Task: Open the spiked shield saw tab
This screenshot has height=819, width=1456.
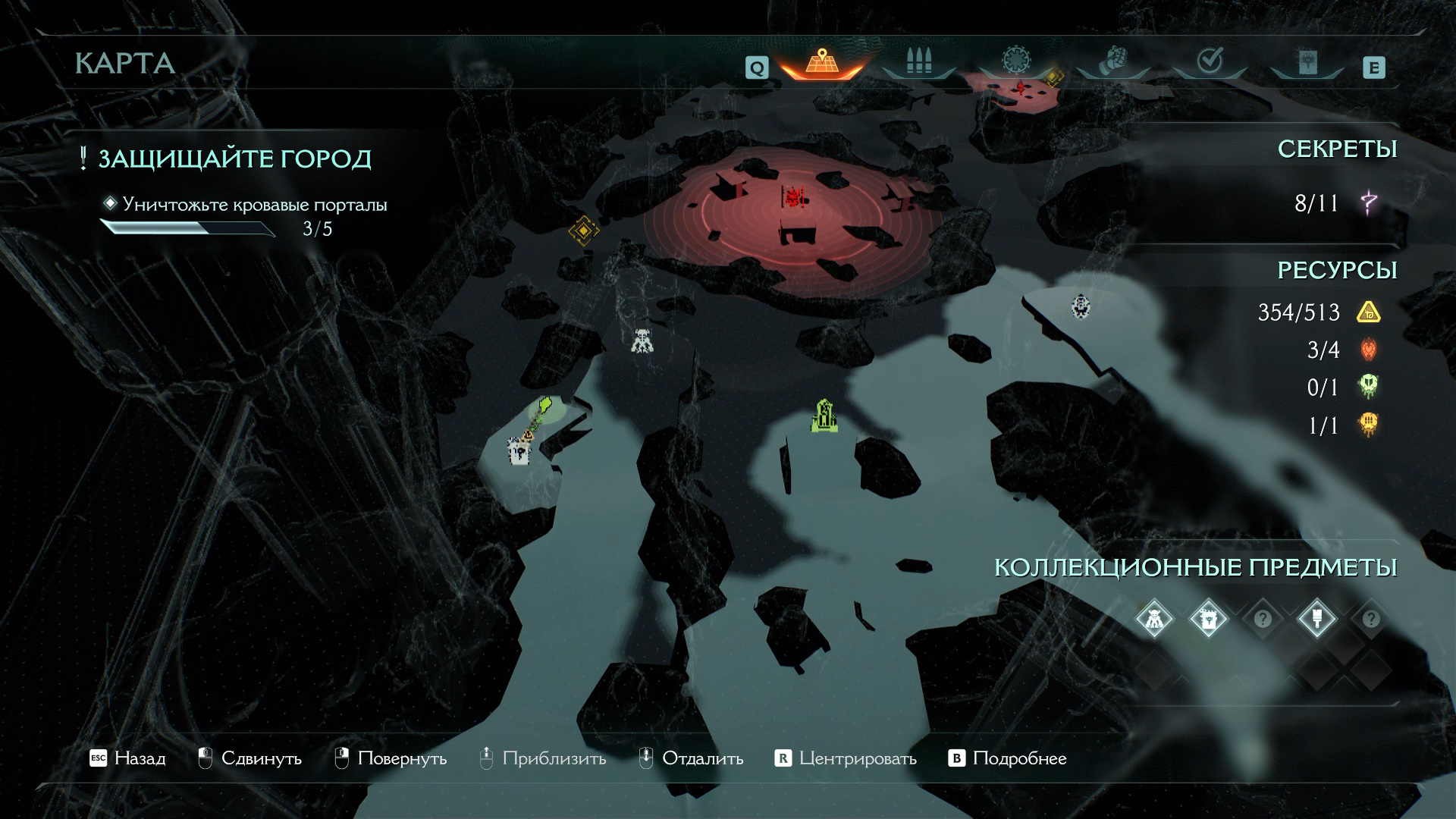Action: [1015, 61]
